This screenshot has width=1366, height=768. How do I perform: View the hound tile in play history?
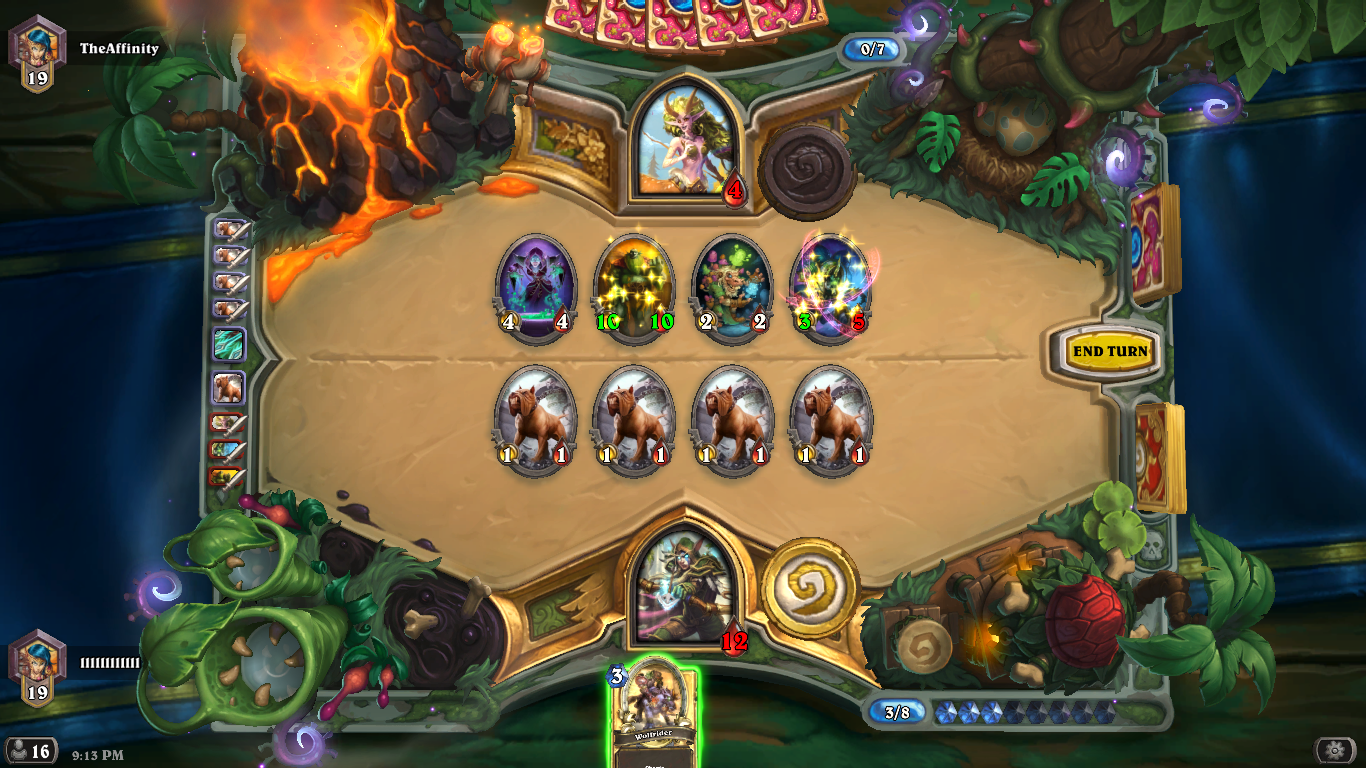click(x=229, y=388)
